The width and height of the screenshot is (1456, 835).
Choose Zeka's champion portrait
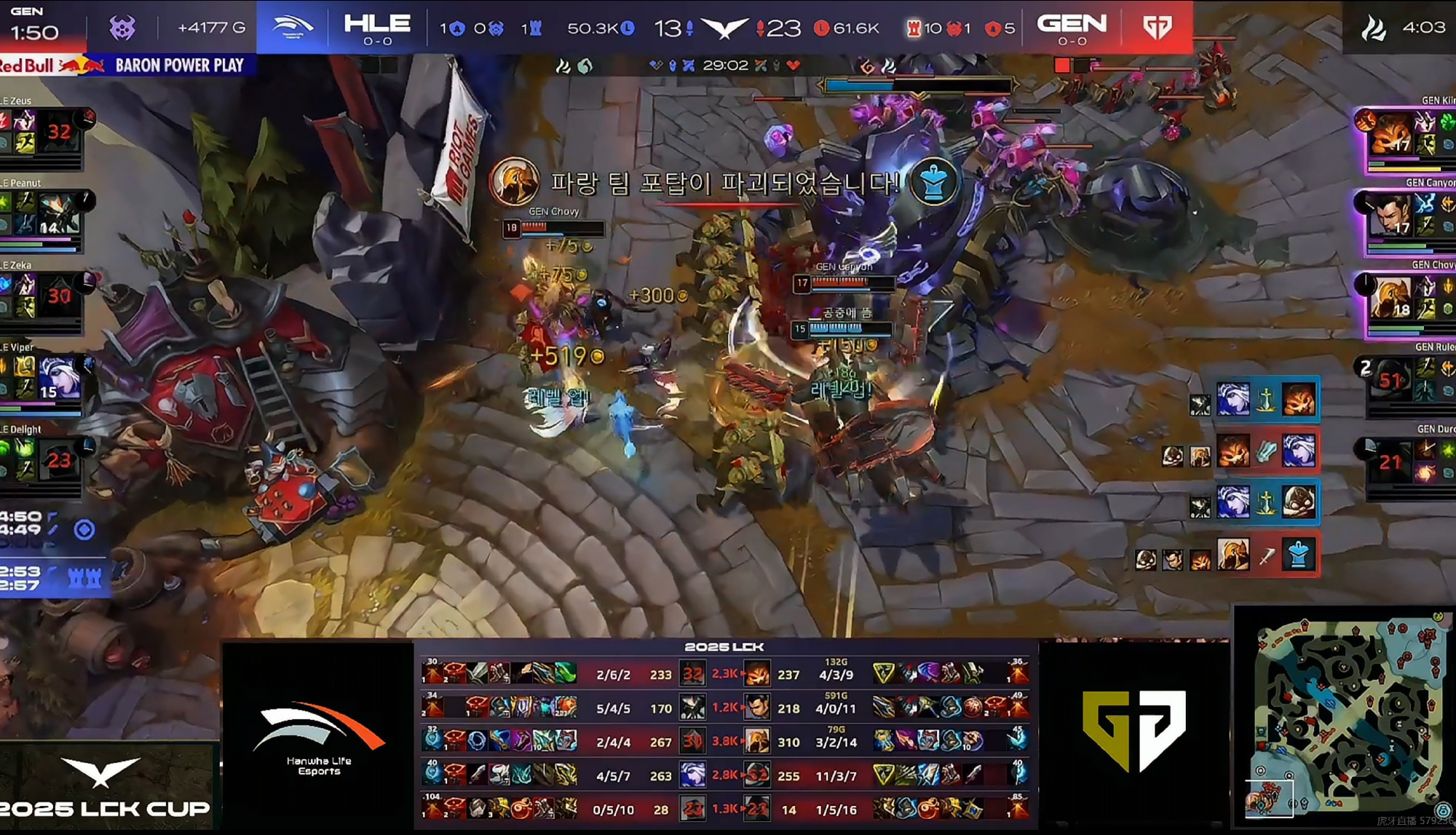pyautogui.click(x=58, y=296)
